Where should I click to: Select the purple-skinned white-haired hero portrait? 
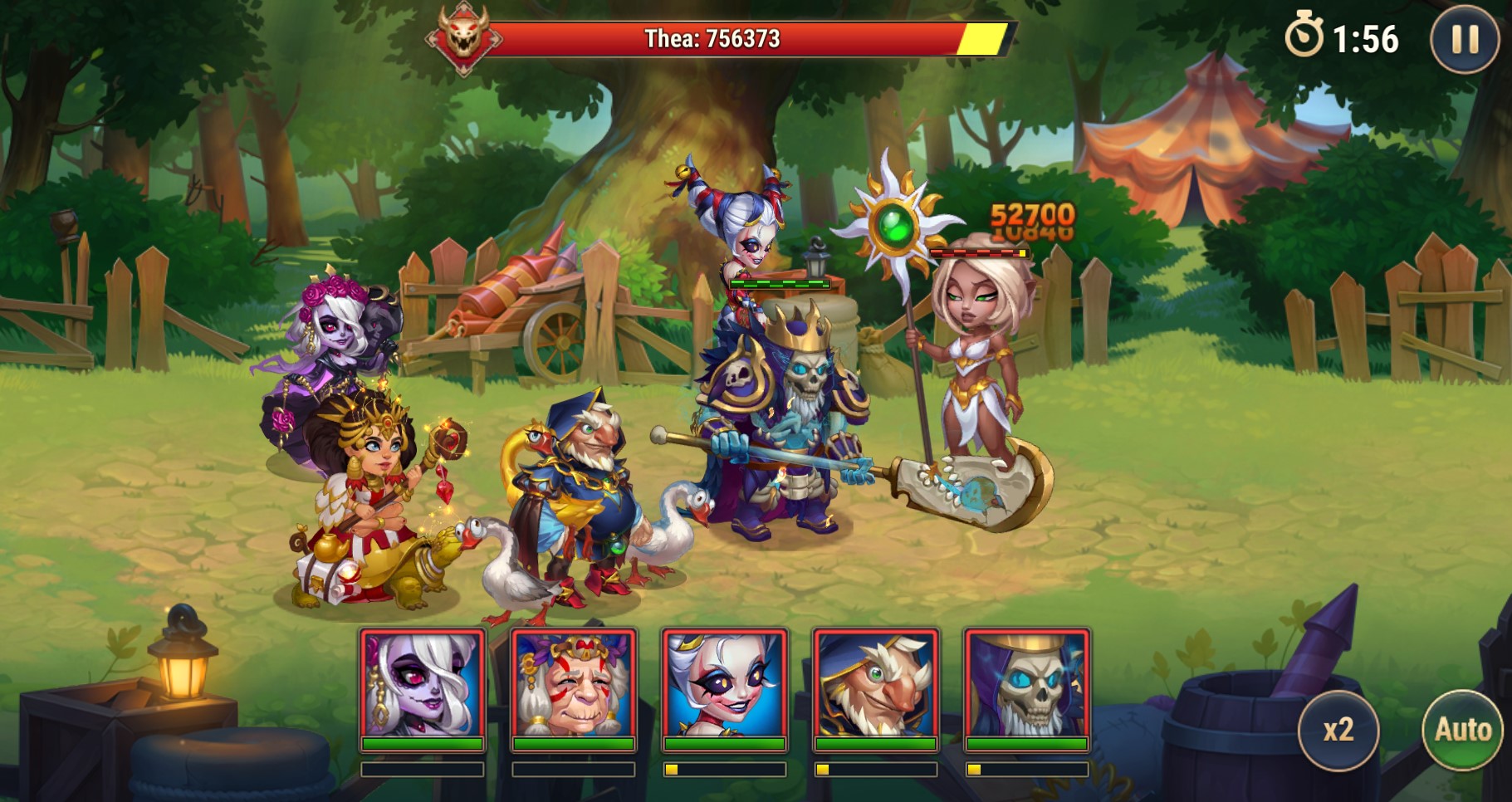click(x=423, y=684)
